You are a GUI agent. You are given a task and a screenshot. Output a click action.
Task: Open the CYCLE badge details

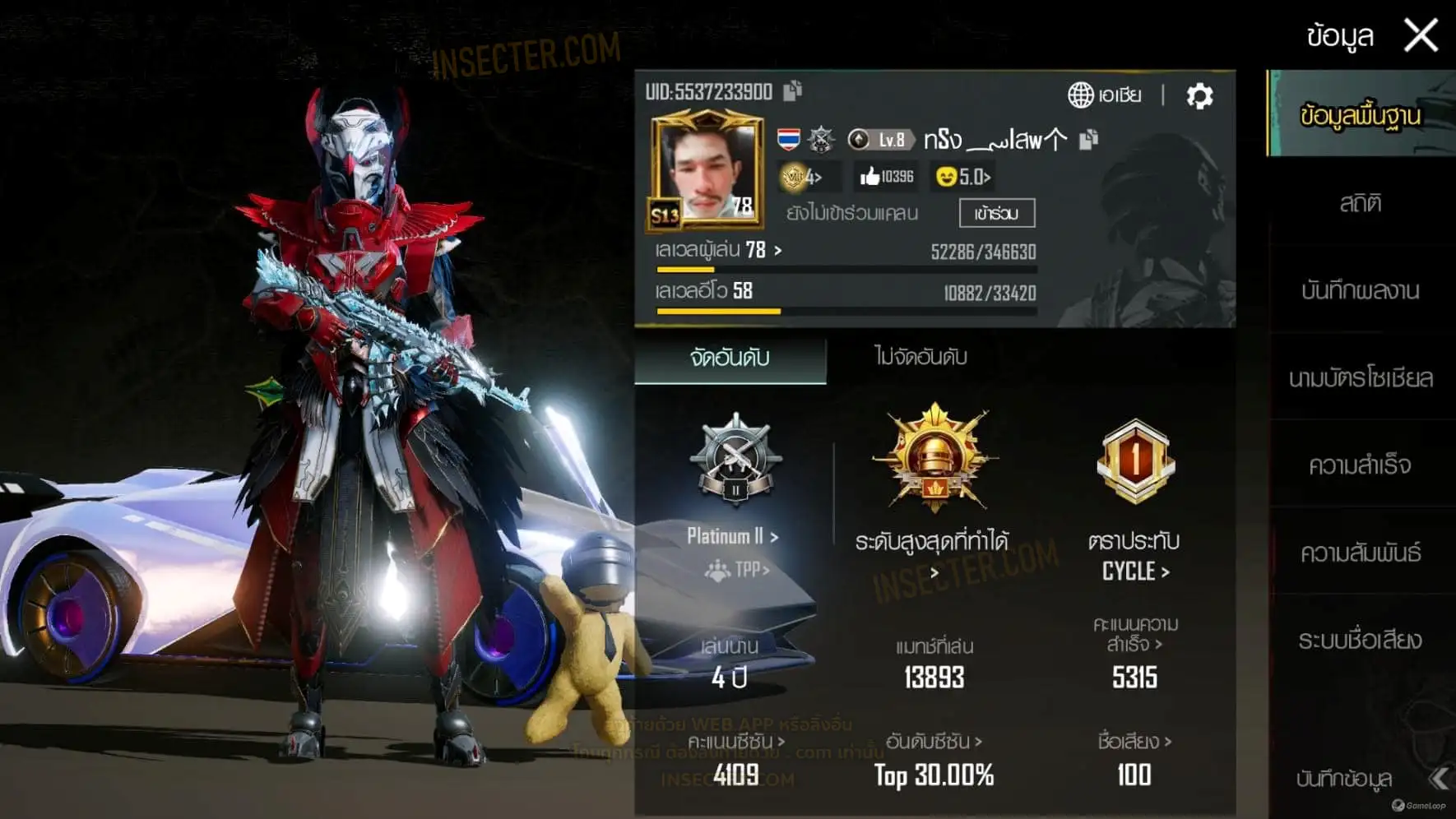(1135, 571)
